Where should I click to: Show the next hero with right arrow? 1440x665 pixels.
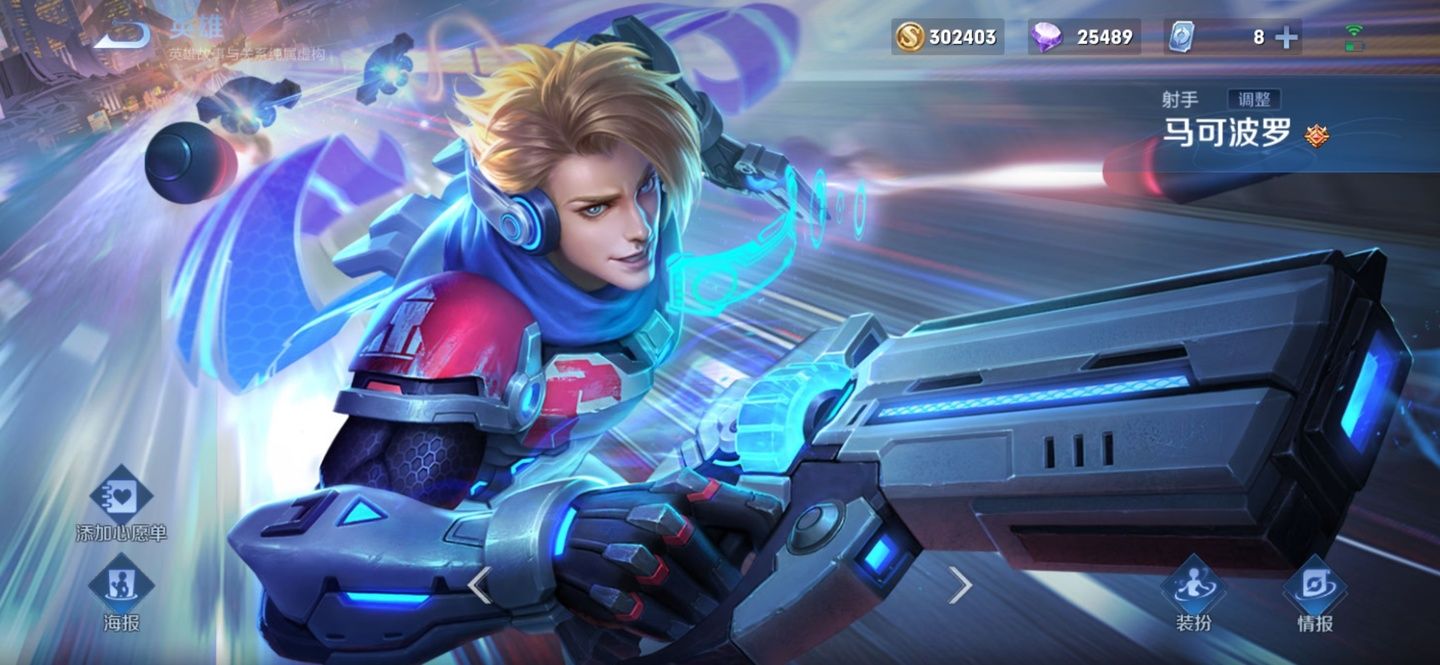pos(959,585)
